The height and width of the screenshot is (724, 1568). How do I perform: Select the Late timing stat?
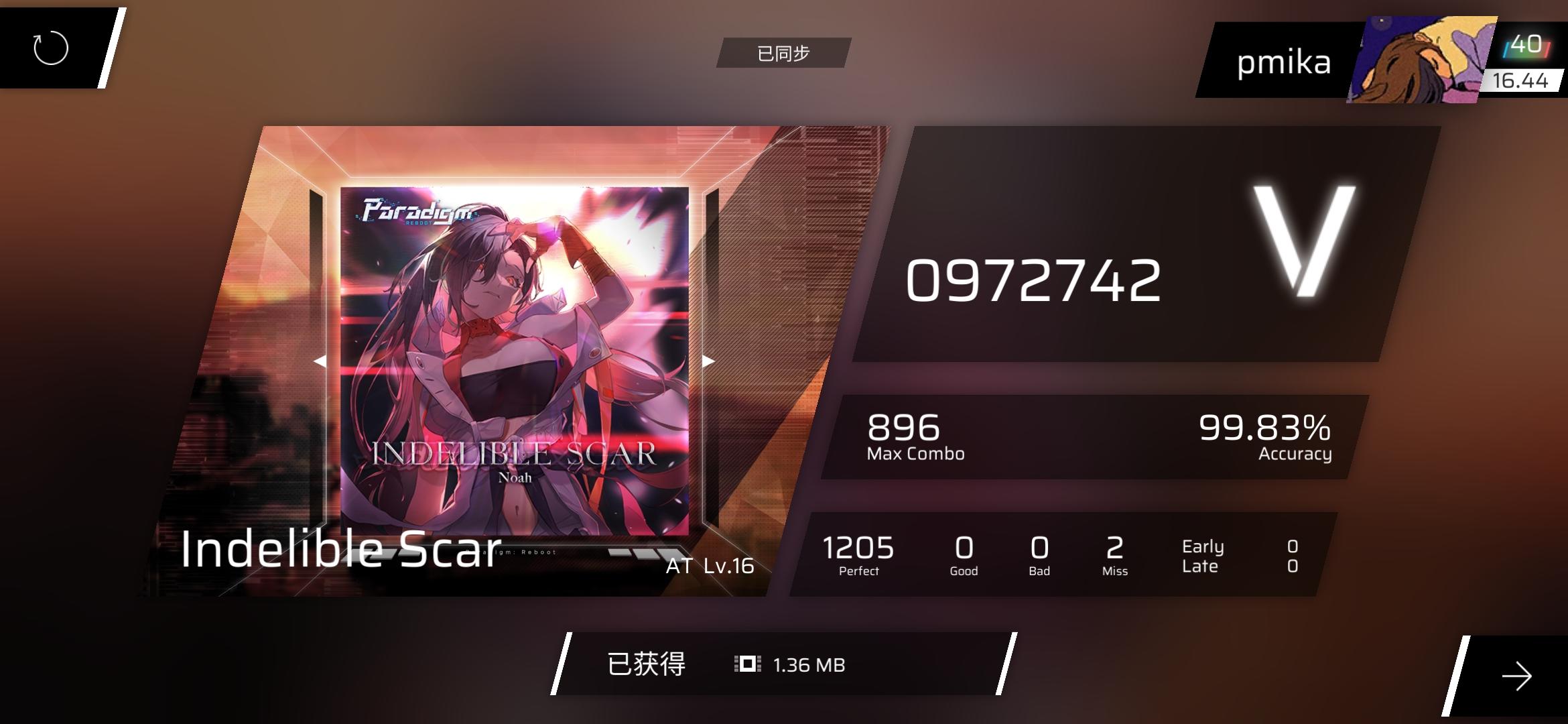click(x=1199, y=566)
